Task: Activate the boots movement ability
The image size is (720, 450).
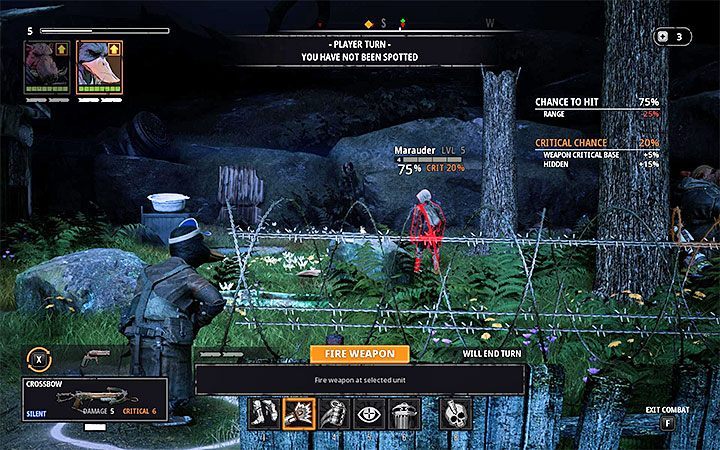Action: (x=264, y=411)
